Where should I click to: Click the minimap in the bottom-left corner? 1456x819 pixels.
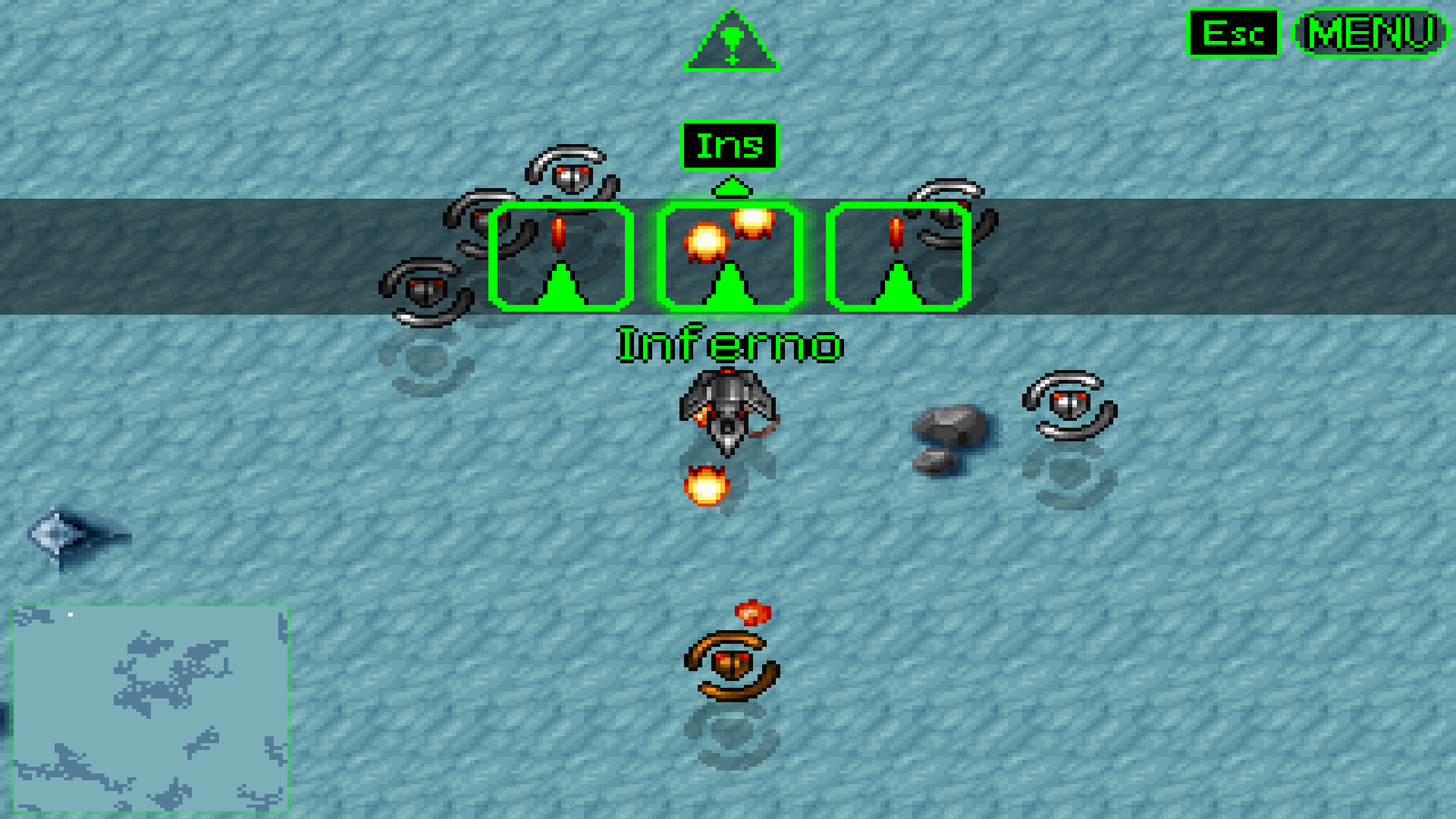point(152,709)
